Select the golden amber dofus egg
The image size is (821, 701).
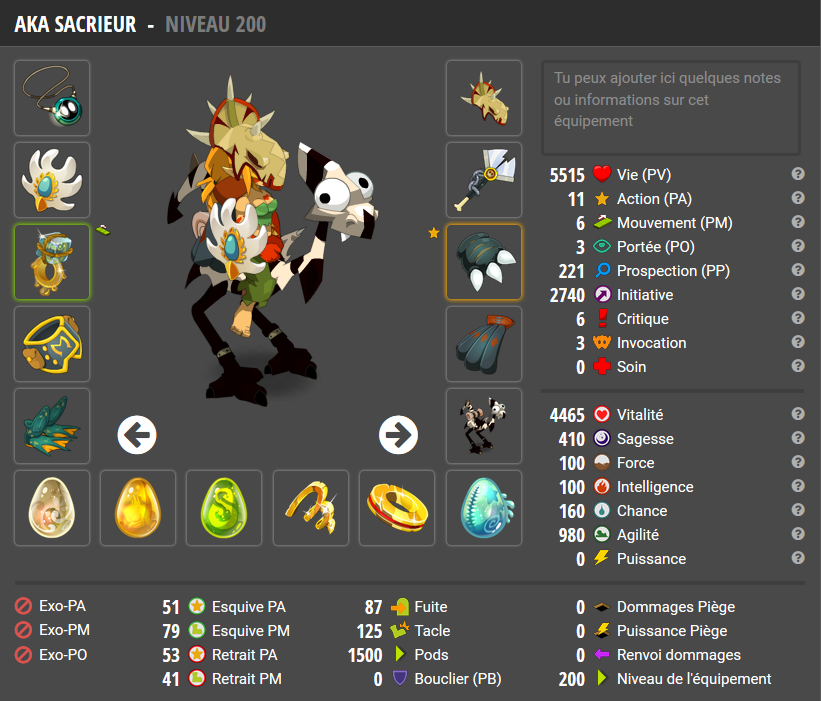138,508
